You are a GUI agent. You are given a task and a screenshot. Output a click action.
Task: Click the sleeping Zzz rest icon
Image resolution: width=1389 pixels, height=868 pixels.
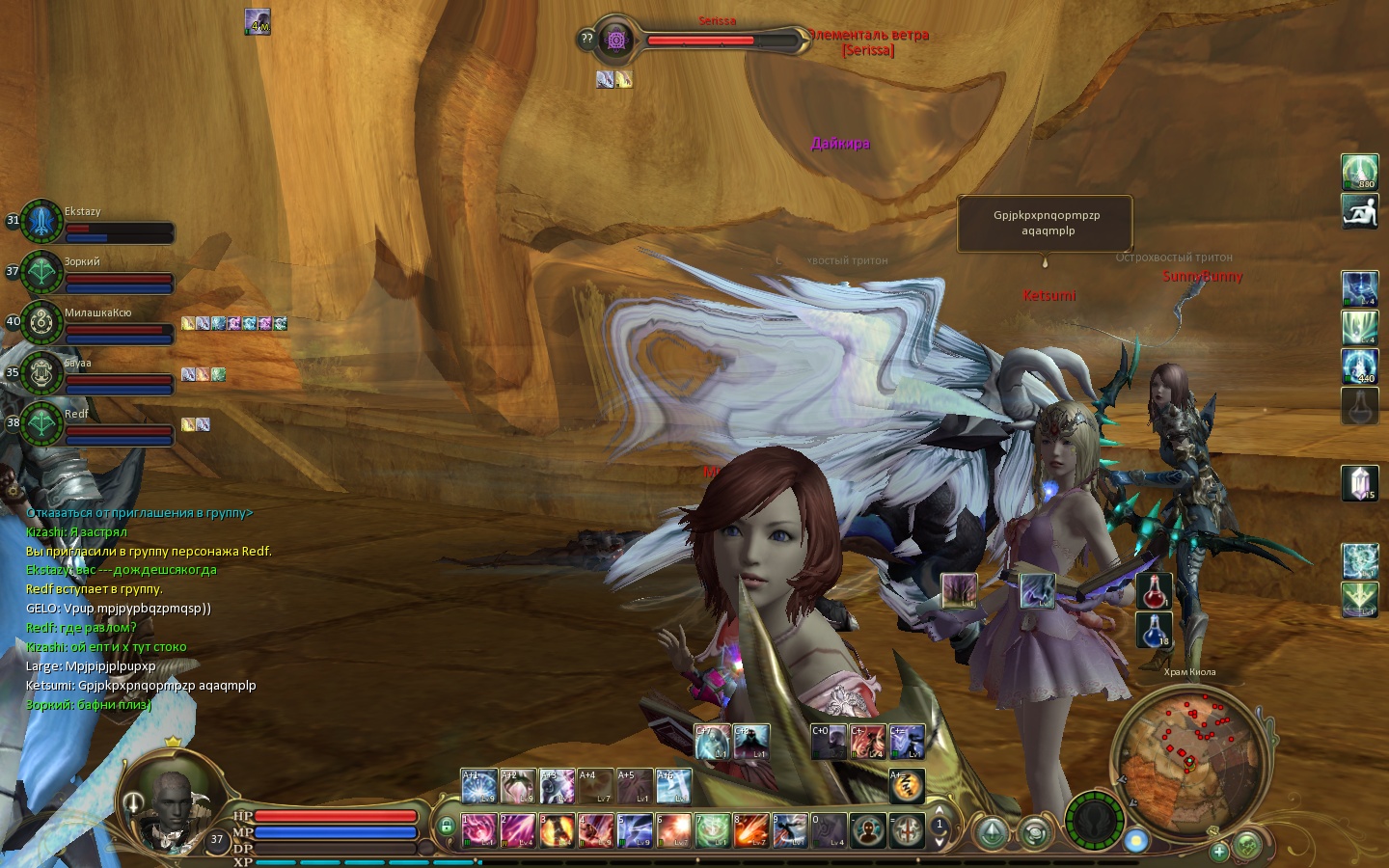[x=907, y=786]
